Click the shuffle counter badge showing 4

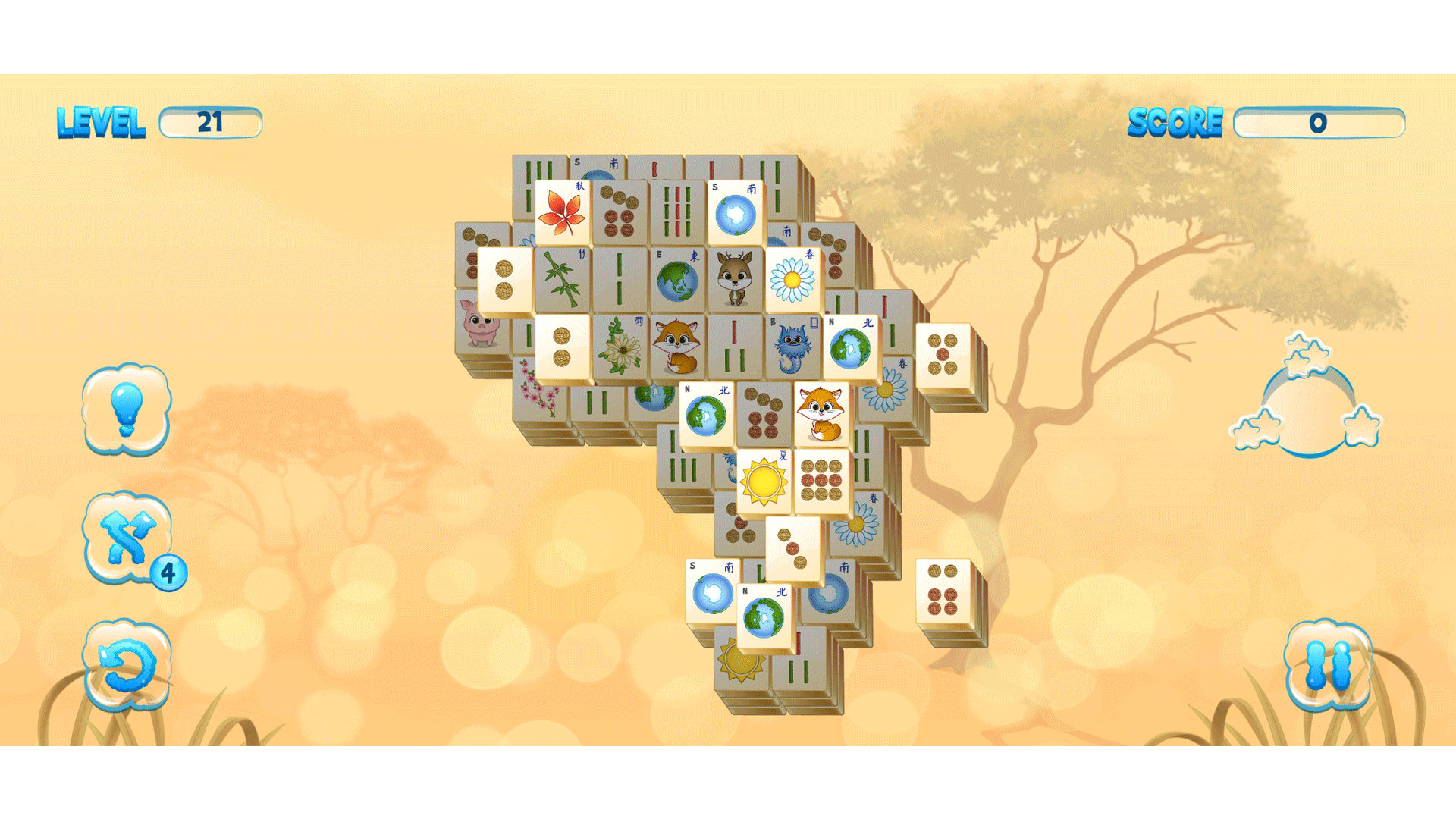[168, 570]
